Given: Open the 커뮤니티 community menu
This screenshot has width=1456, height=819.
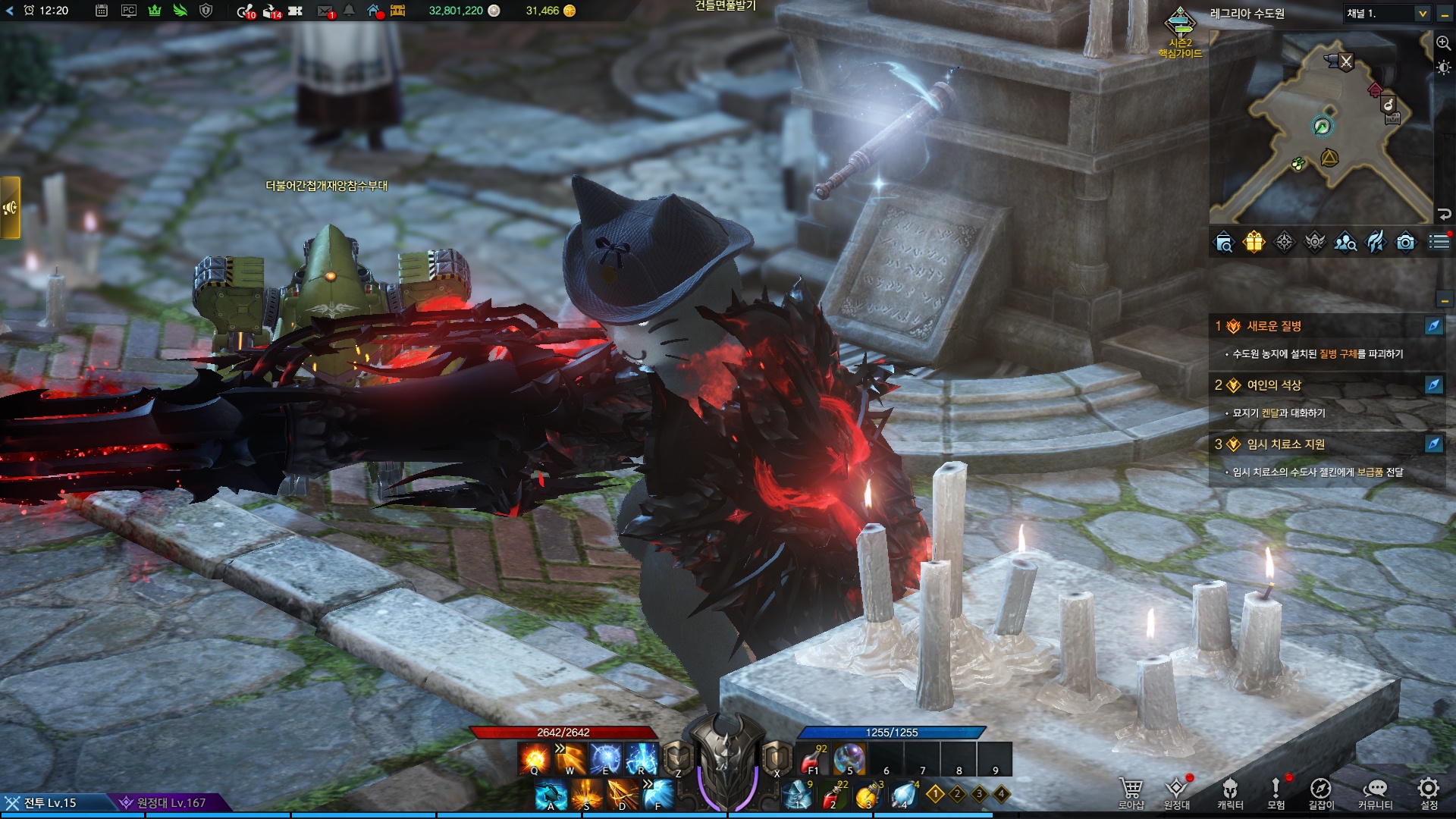Looking at the screenshot, I should point(1375,789).
